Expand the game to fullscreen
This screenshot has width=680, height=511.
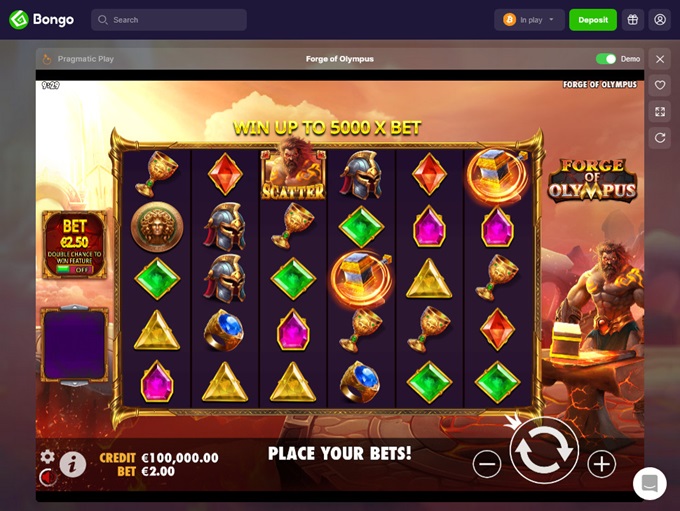660,112
